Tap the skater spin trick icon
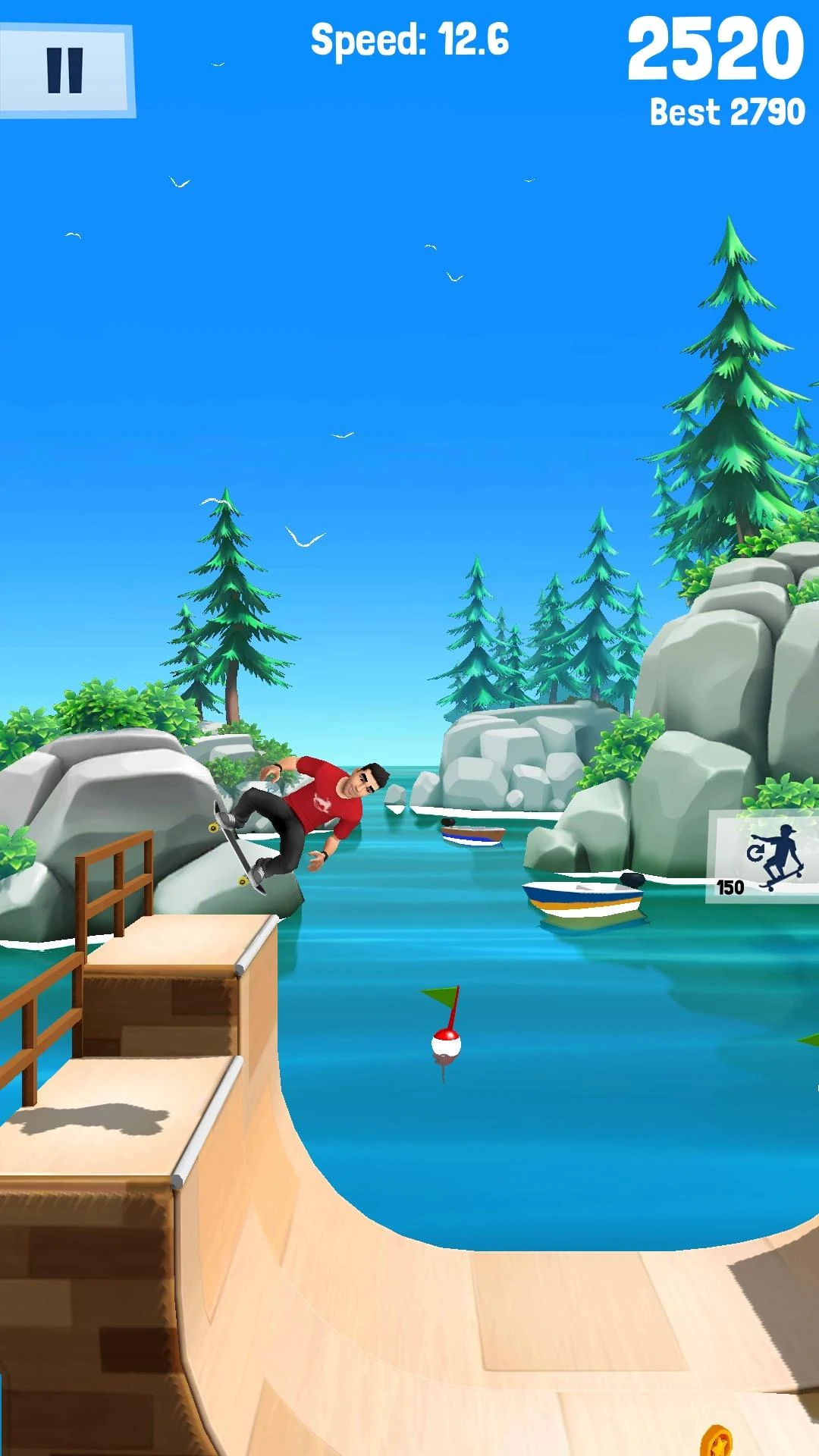Viewport: 819px width, 1456px height. point(764,857)
